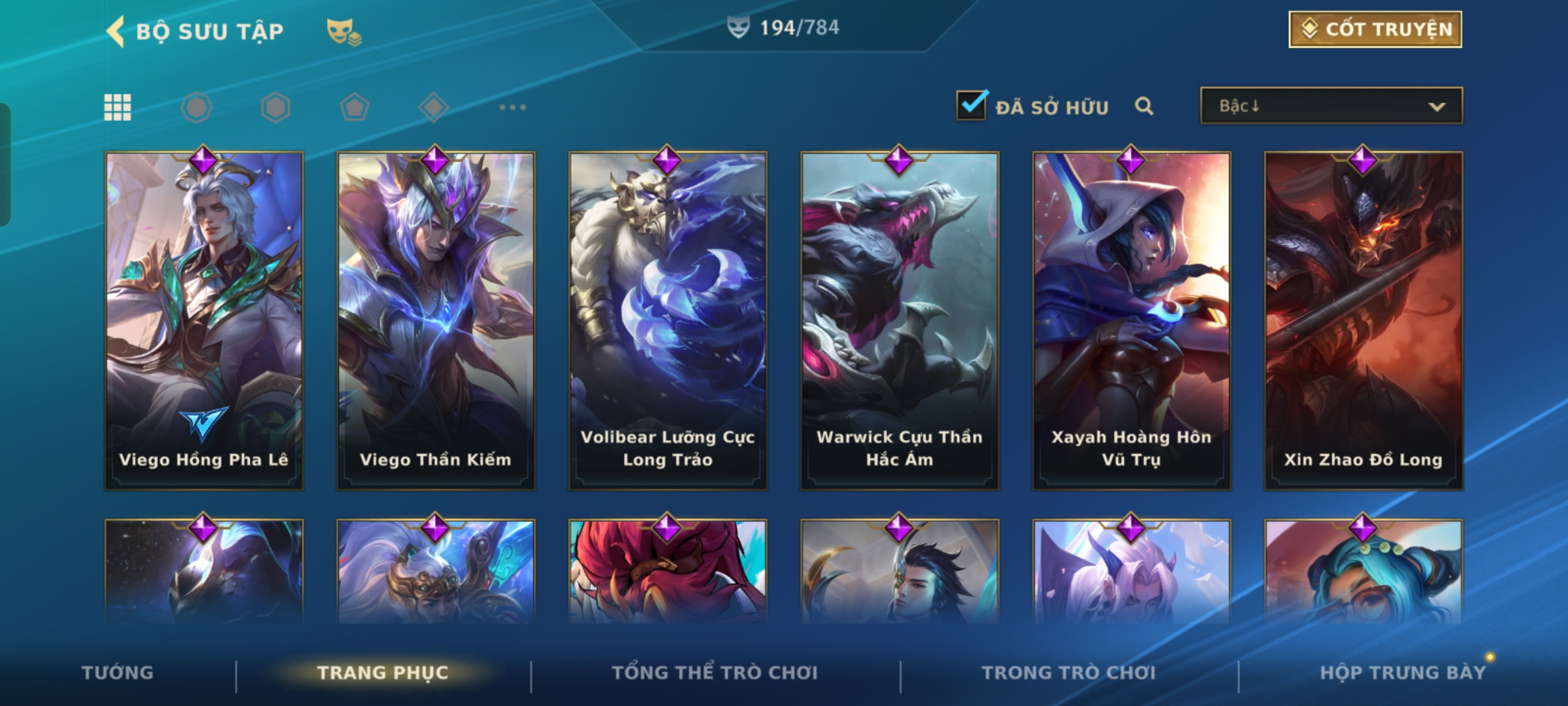Image resolution: width=1568 pixels, height=706 pixels.
Task: Switch to the Tướng tab
Action: click(118, 673)
